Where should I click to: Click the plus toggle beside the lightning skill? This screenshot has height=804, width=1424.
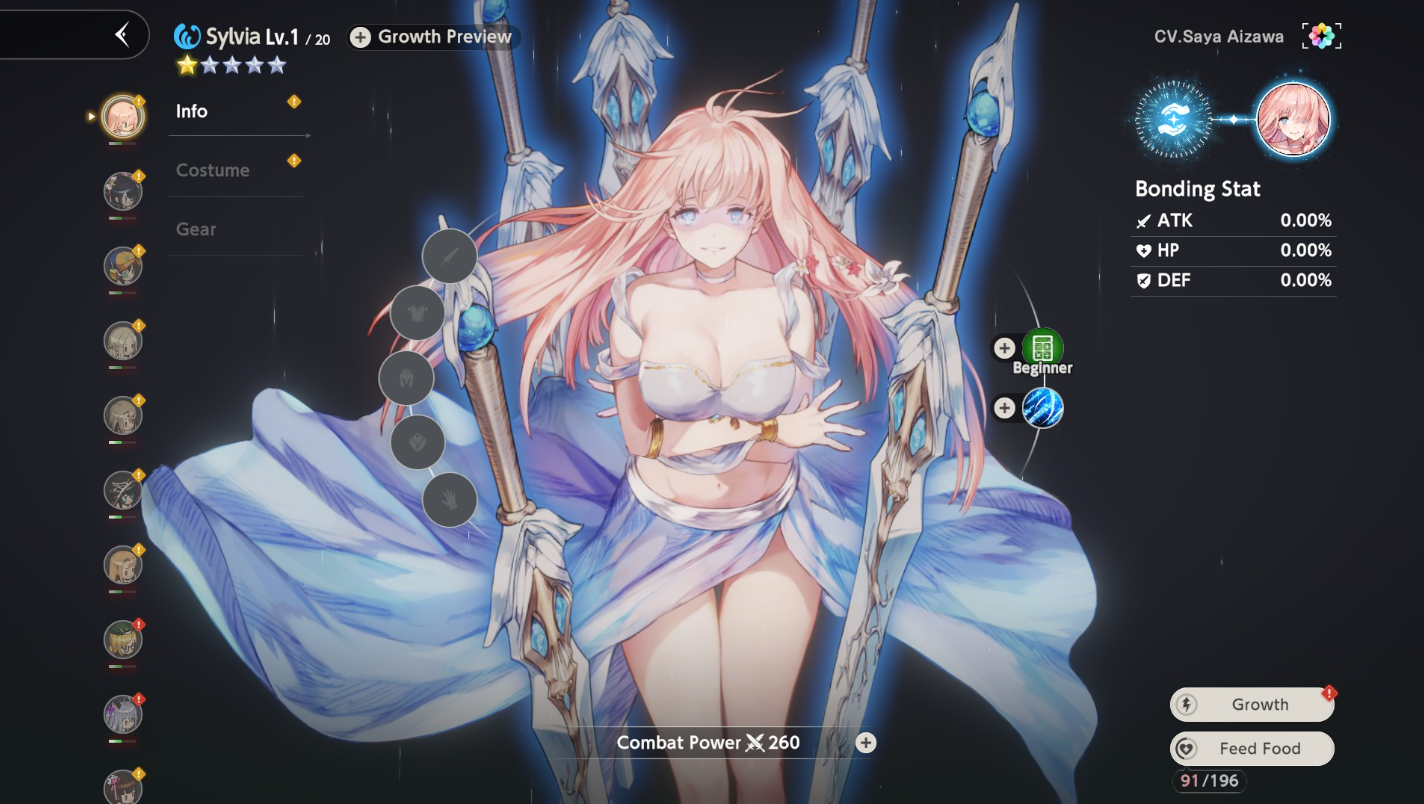click(1004, 407)
